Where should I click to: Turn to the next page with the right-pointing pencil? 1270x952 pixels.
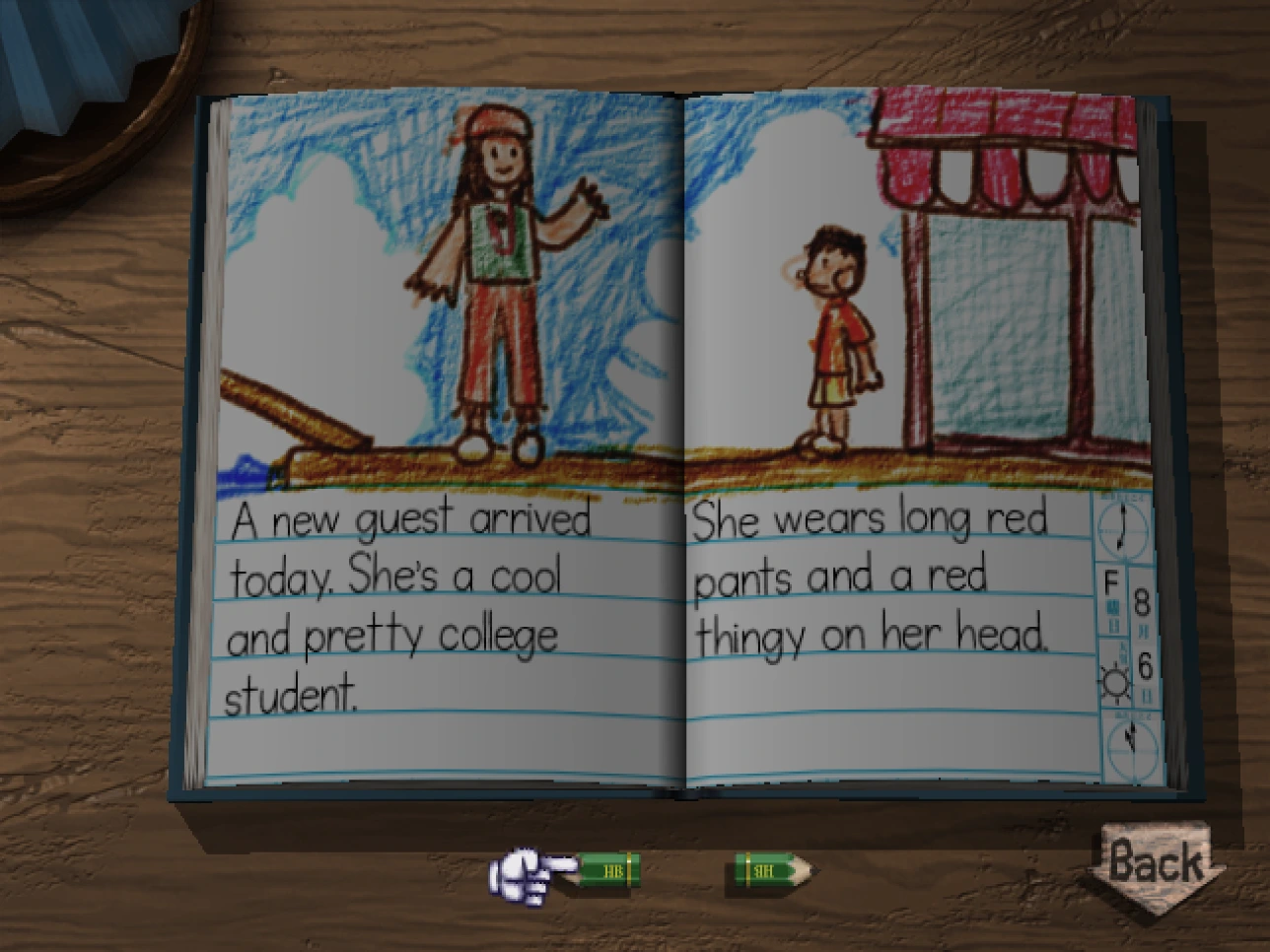tap(772, 870)
